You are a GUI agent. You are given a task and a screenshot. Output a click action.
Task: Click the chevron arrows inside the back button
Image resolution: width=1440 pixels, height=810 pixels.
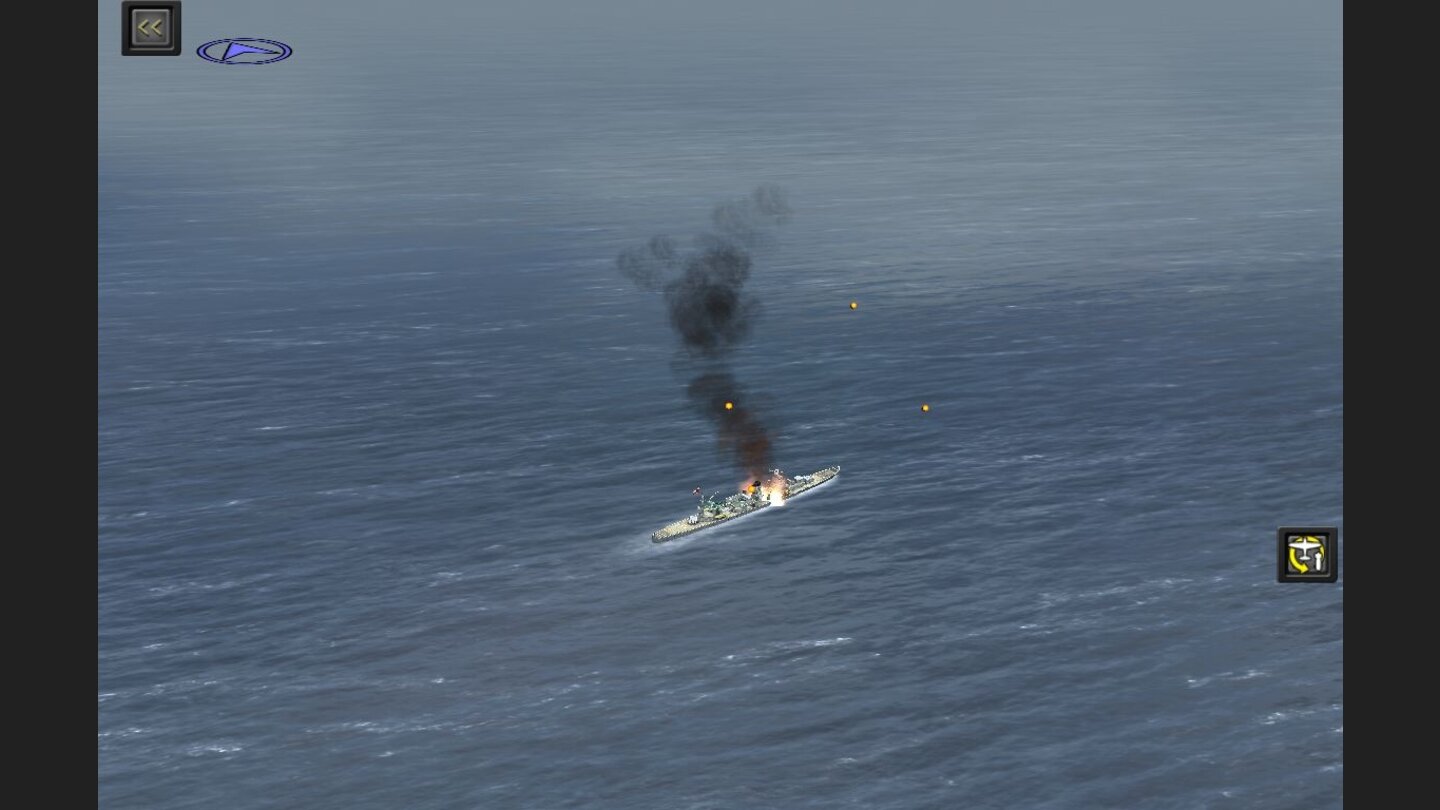coord(150,26)
